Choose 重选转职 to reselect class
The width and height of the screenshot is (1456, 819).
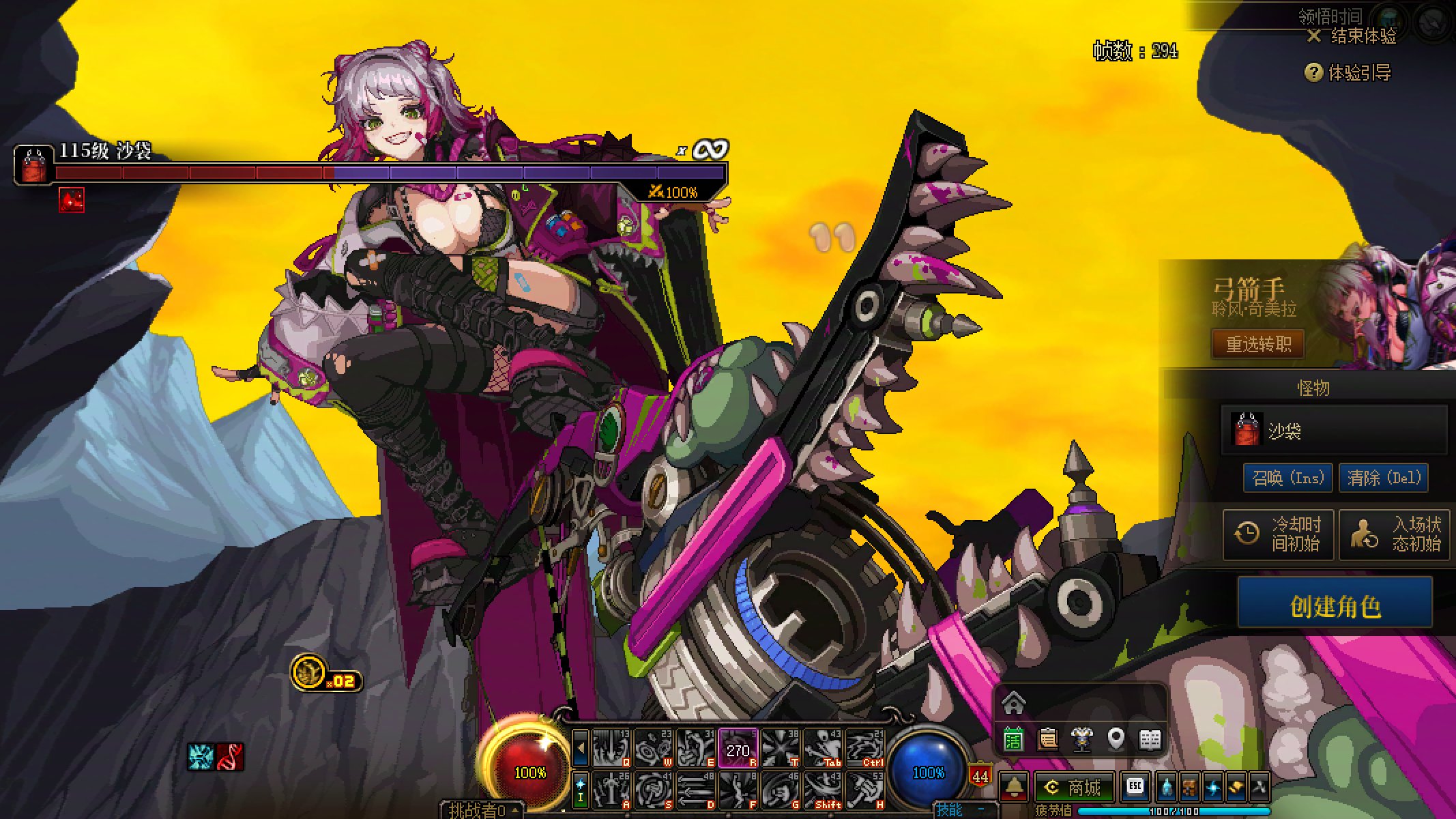1257,344
